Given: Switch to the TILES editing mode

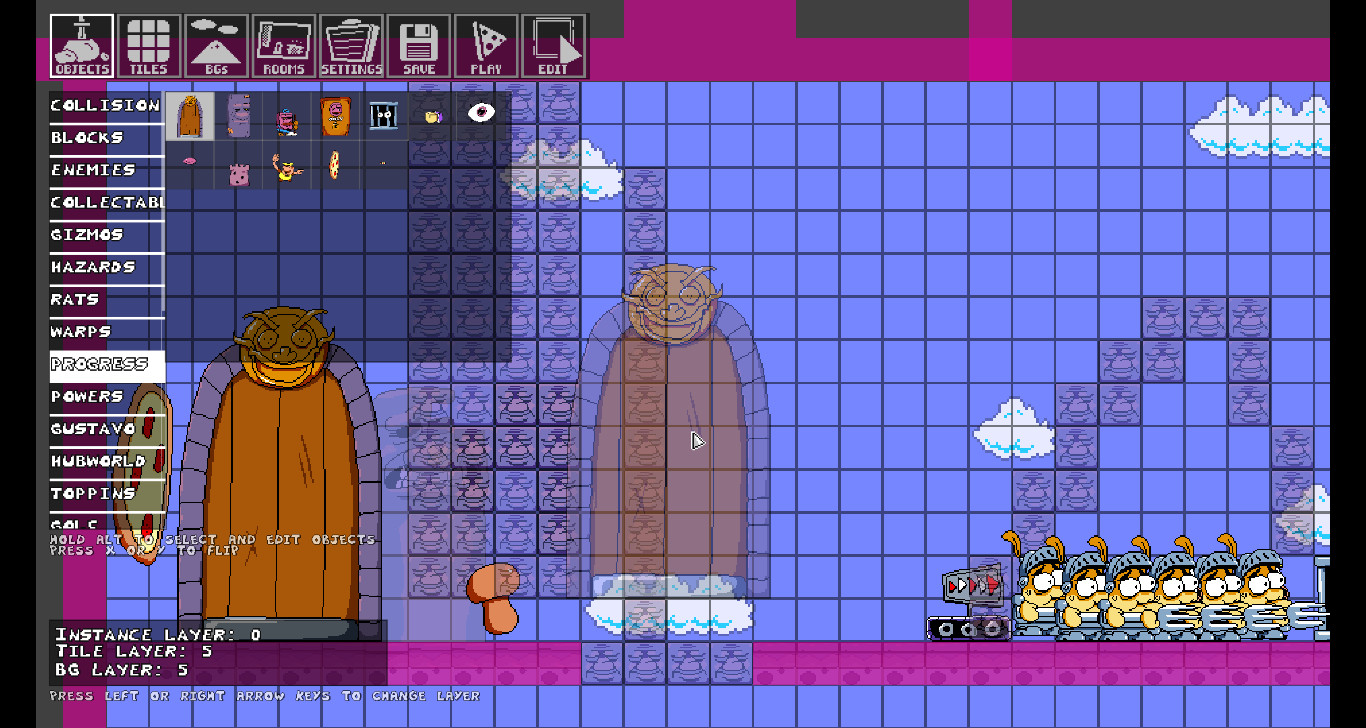Looking at the screenshot, I should tap(149, 44).
